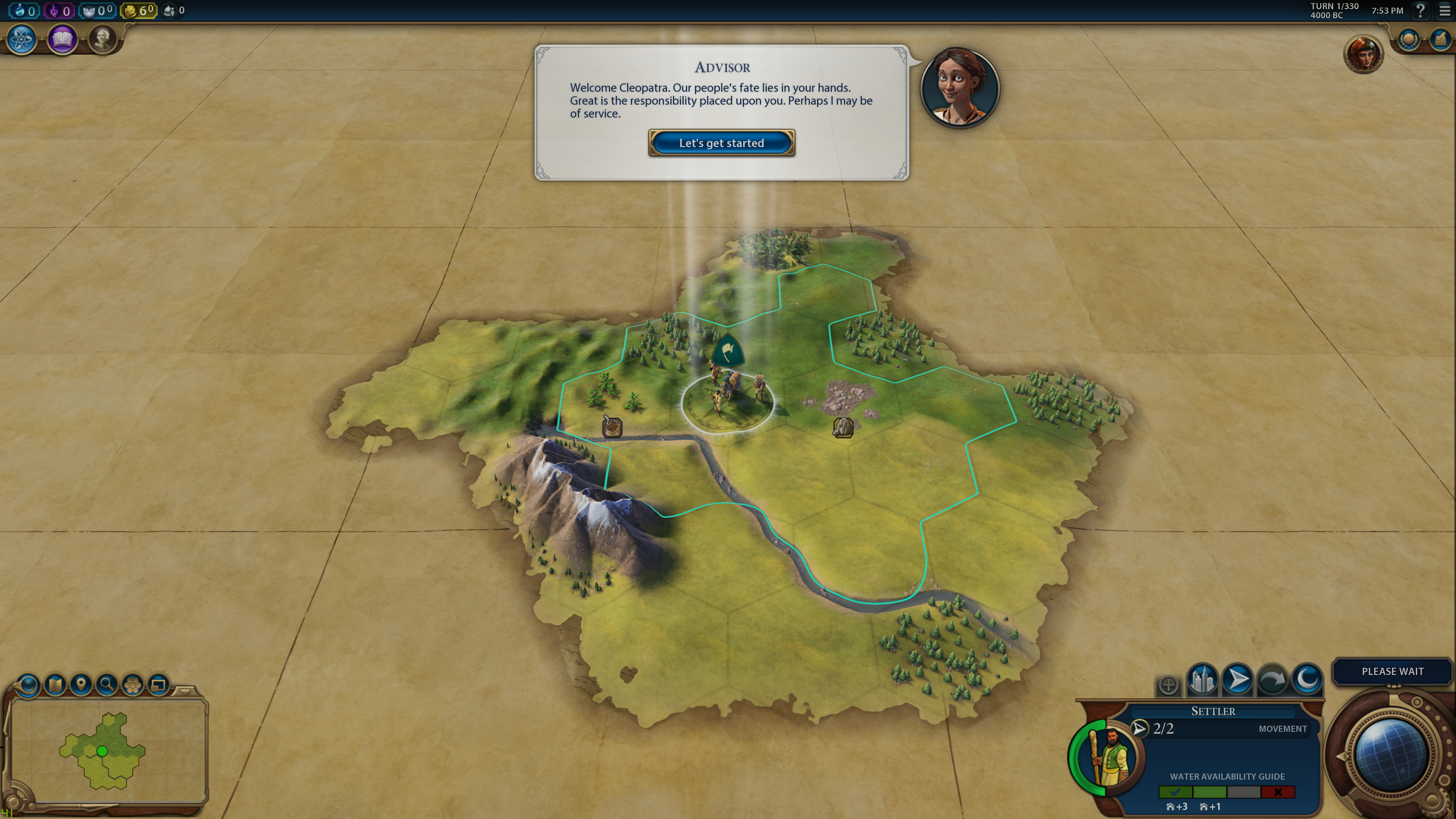The image size is (1456, 819).
Task: Open World Rankings globe with laurels
Action: [1409, 40]
